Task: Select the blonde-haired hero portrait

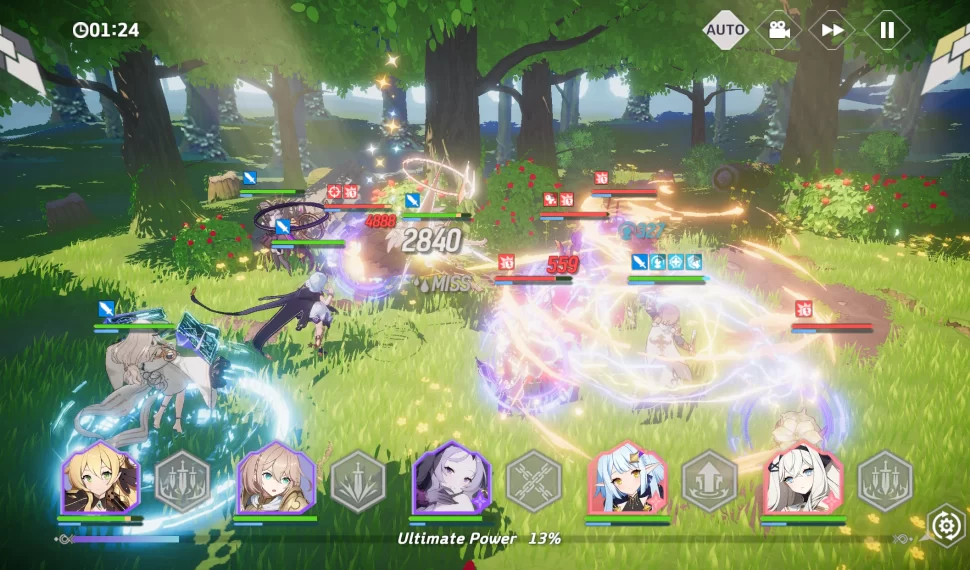Action: 99,479
